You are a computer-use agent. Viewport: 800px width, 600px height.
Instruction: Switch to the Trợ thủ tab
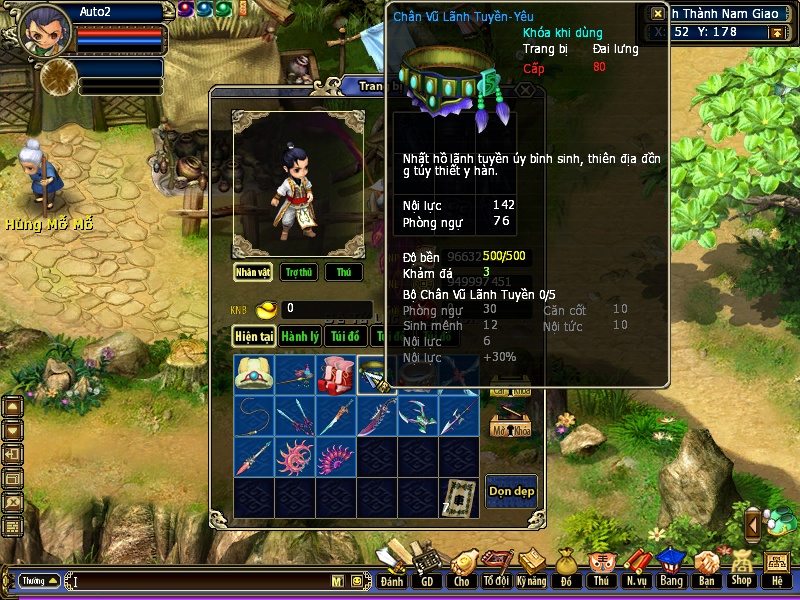(x=298, y=272)
